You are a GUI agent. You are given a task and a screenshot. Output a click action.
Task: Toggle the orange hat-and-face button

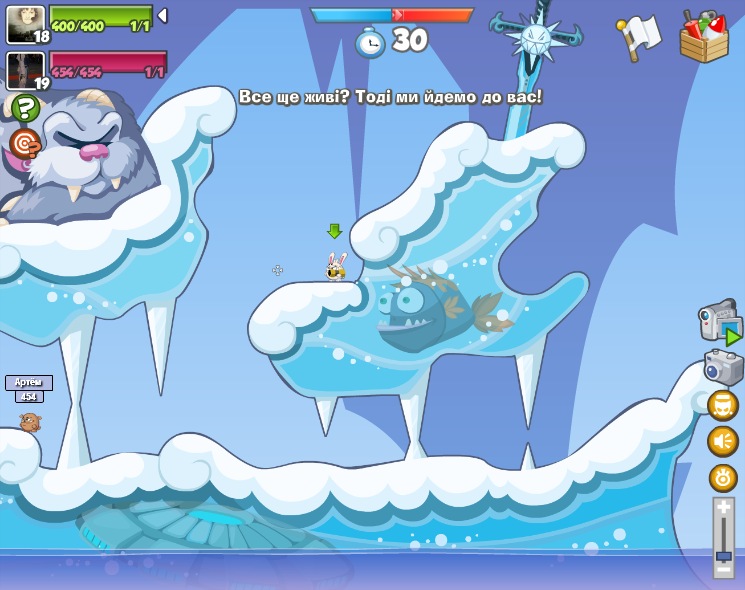723,405
